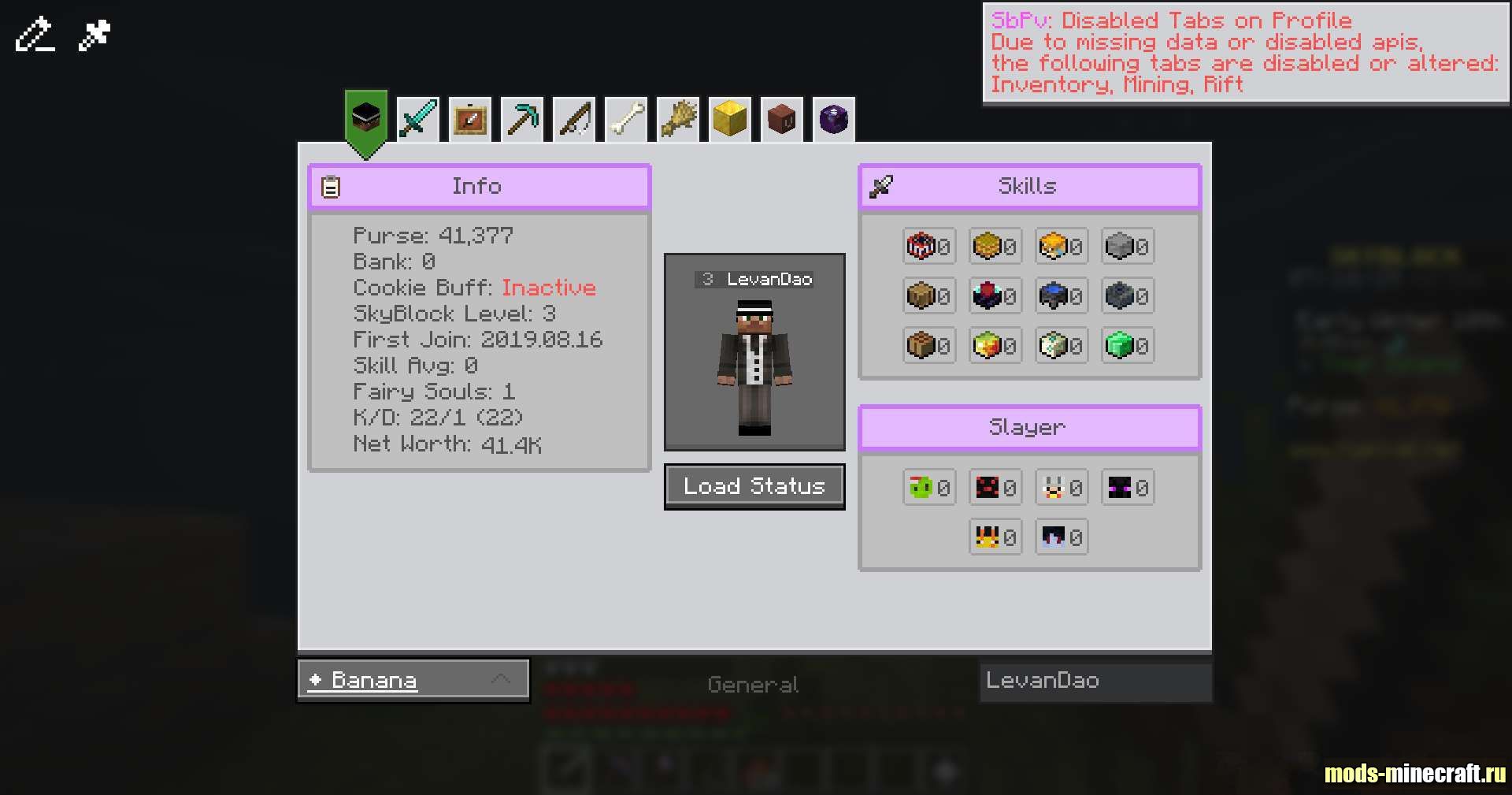Select the zombie slayer icon
1512x795 pixels.
(x=921, y=488)
